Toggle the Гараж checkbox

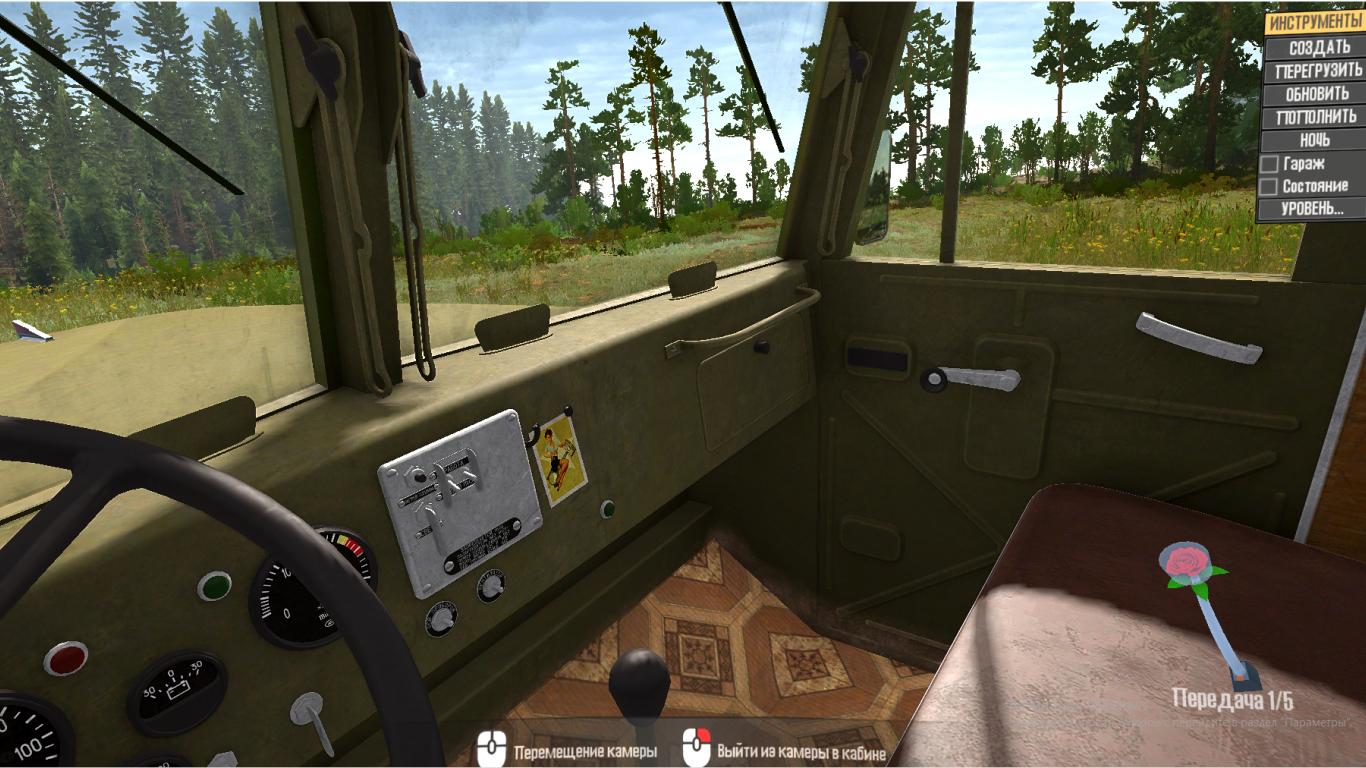[1269, 163]
